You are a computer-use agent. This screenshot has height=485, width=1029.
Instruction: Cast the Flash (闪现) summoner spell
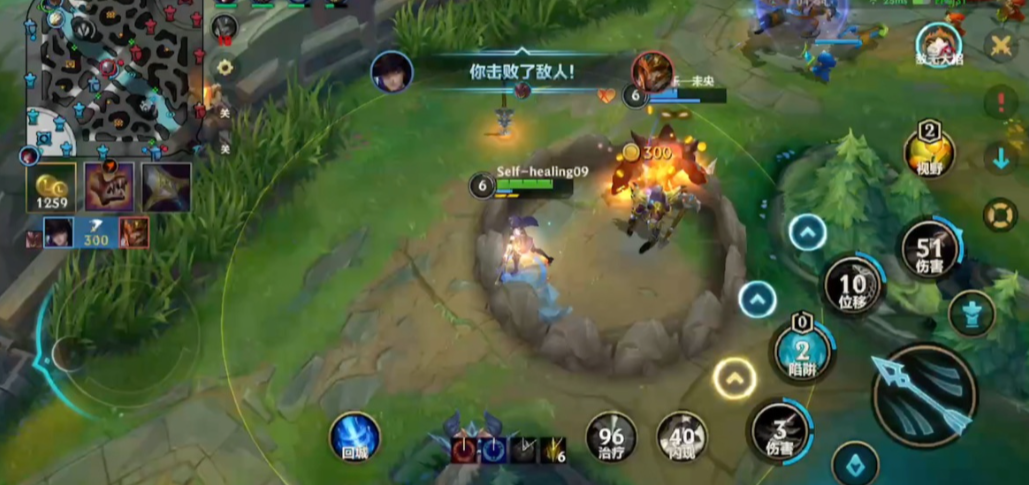(x=682, y=437)
